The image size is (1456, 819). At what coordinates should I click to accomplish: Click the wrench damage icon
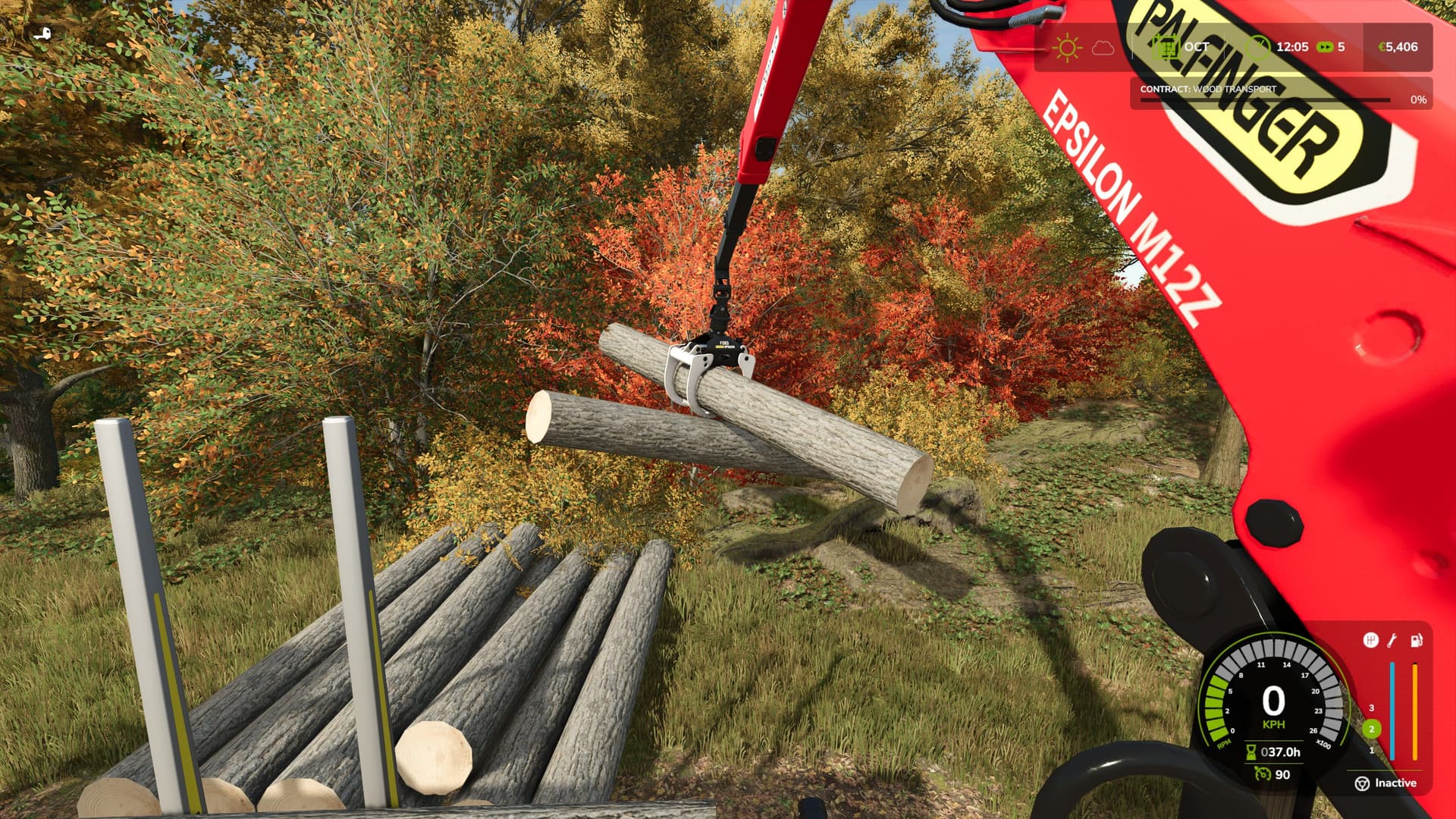(1392, 641)
